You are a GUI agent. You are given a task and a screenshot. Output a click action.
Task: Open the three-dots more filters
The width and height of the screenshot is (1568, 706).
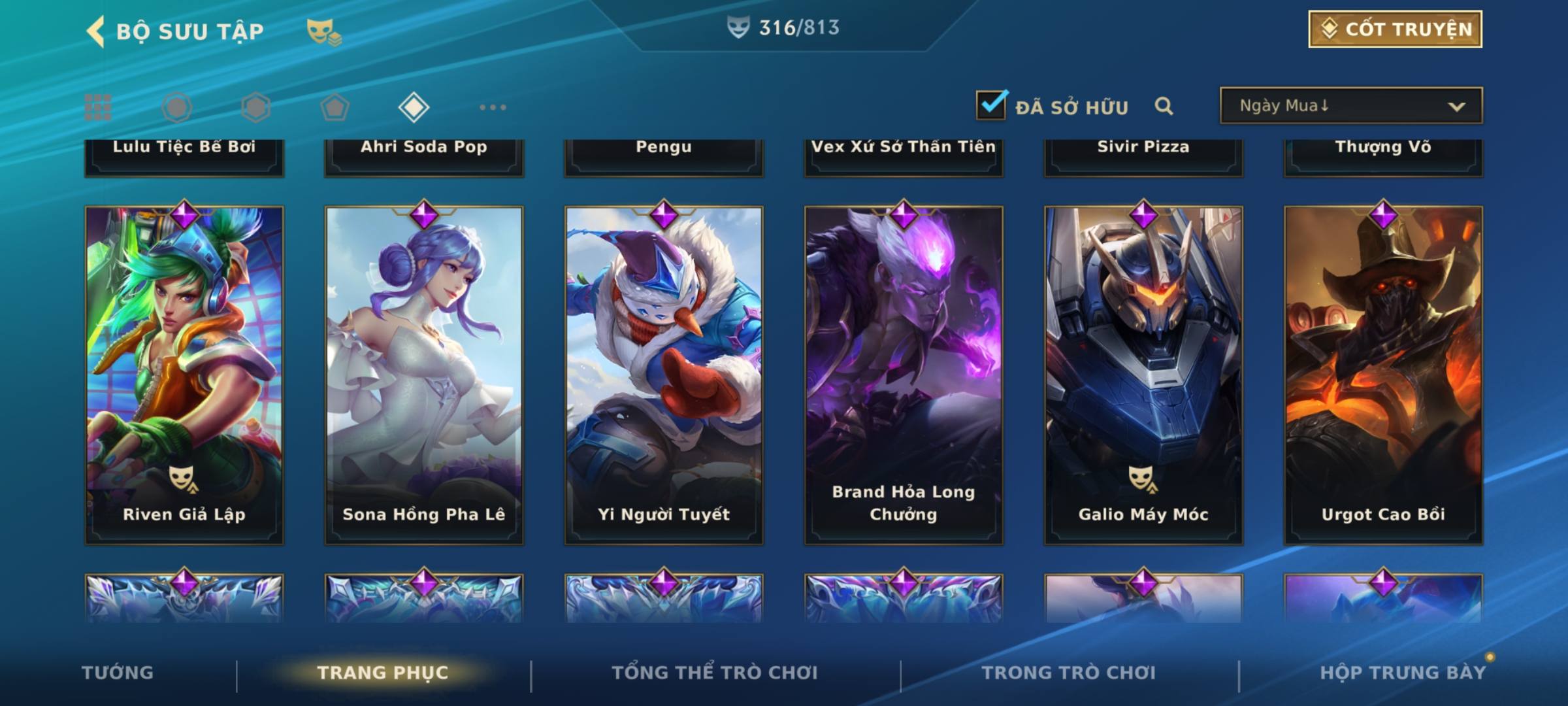(x=493, y=107)
